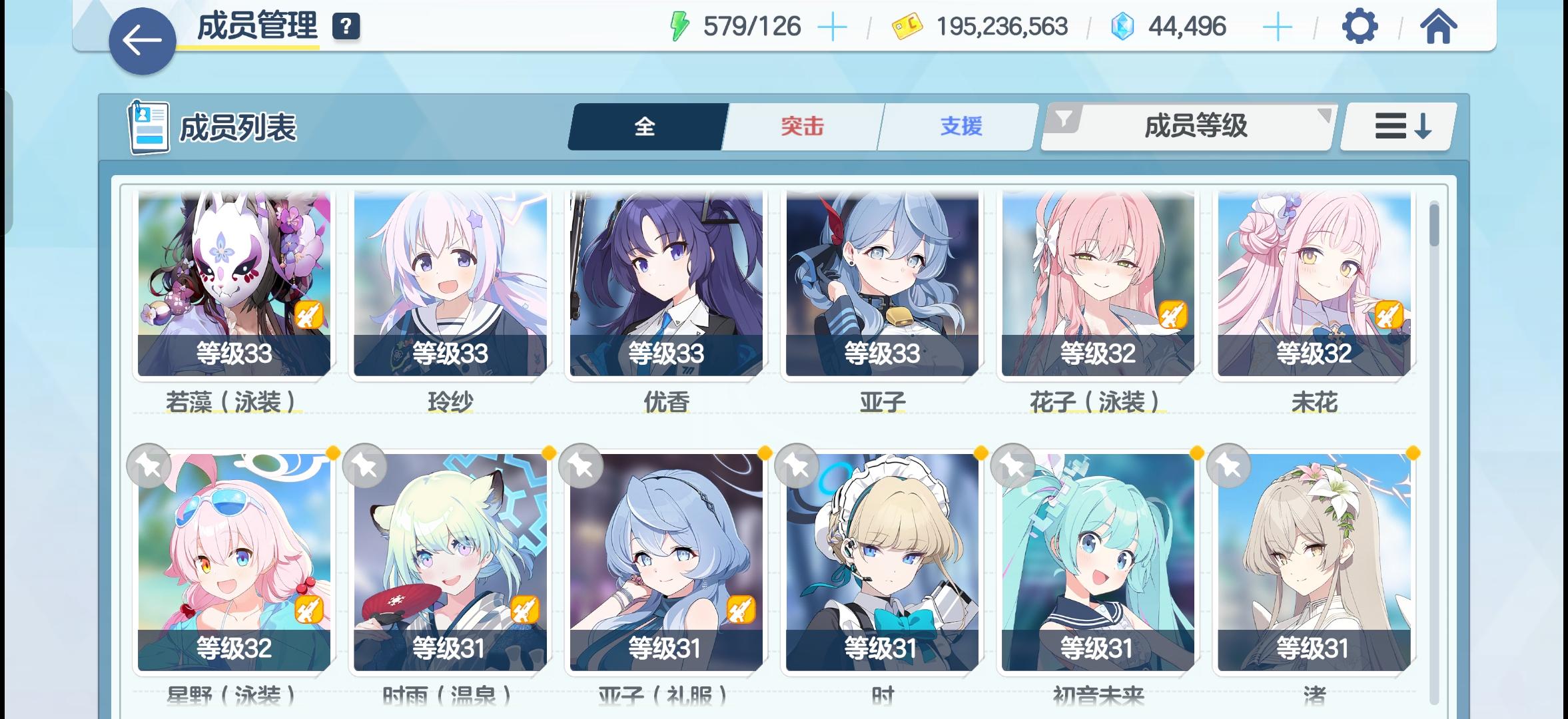Toggle the pin on 时雨（温泉）
Screen dimensions: 1568x719
[365, 466]
